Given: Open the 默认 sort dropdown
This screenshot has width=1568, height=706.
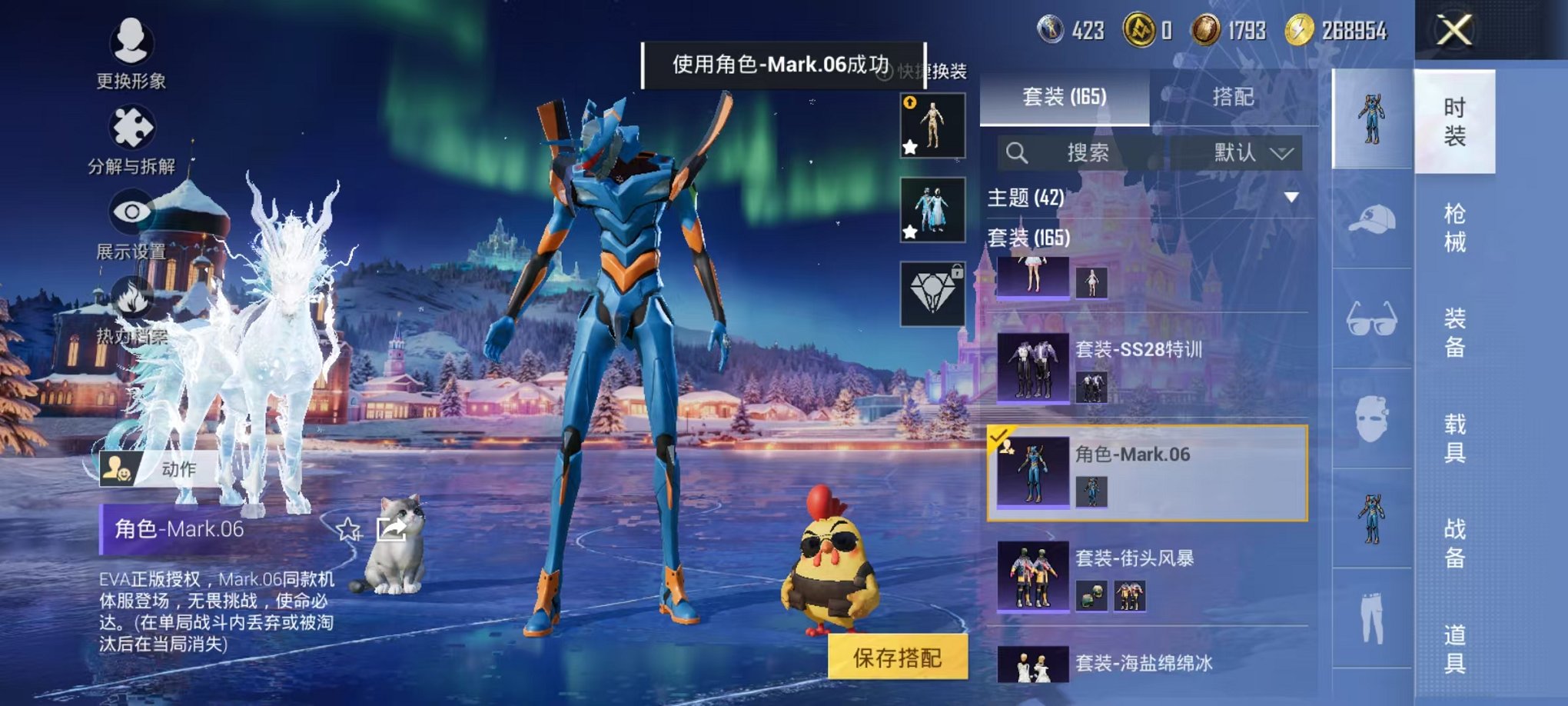Looking at the screenshot, I should tap(1245, 152).
